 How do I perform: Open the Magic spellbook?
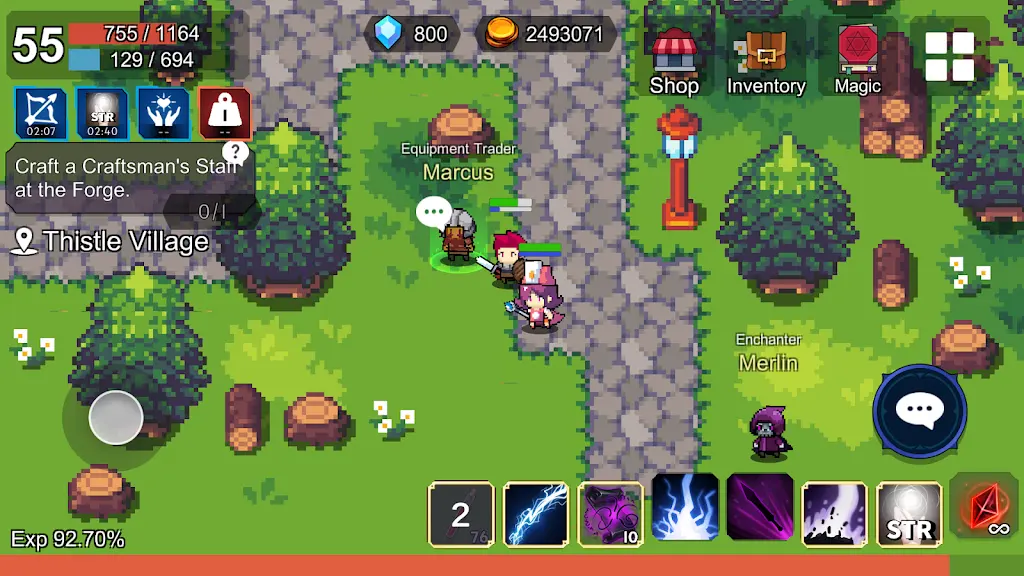857,60
